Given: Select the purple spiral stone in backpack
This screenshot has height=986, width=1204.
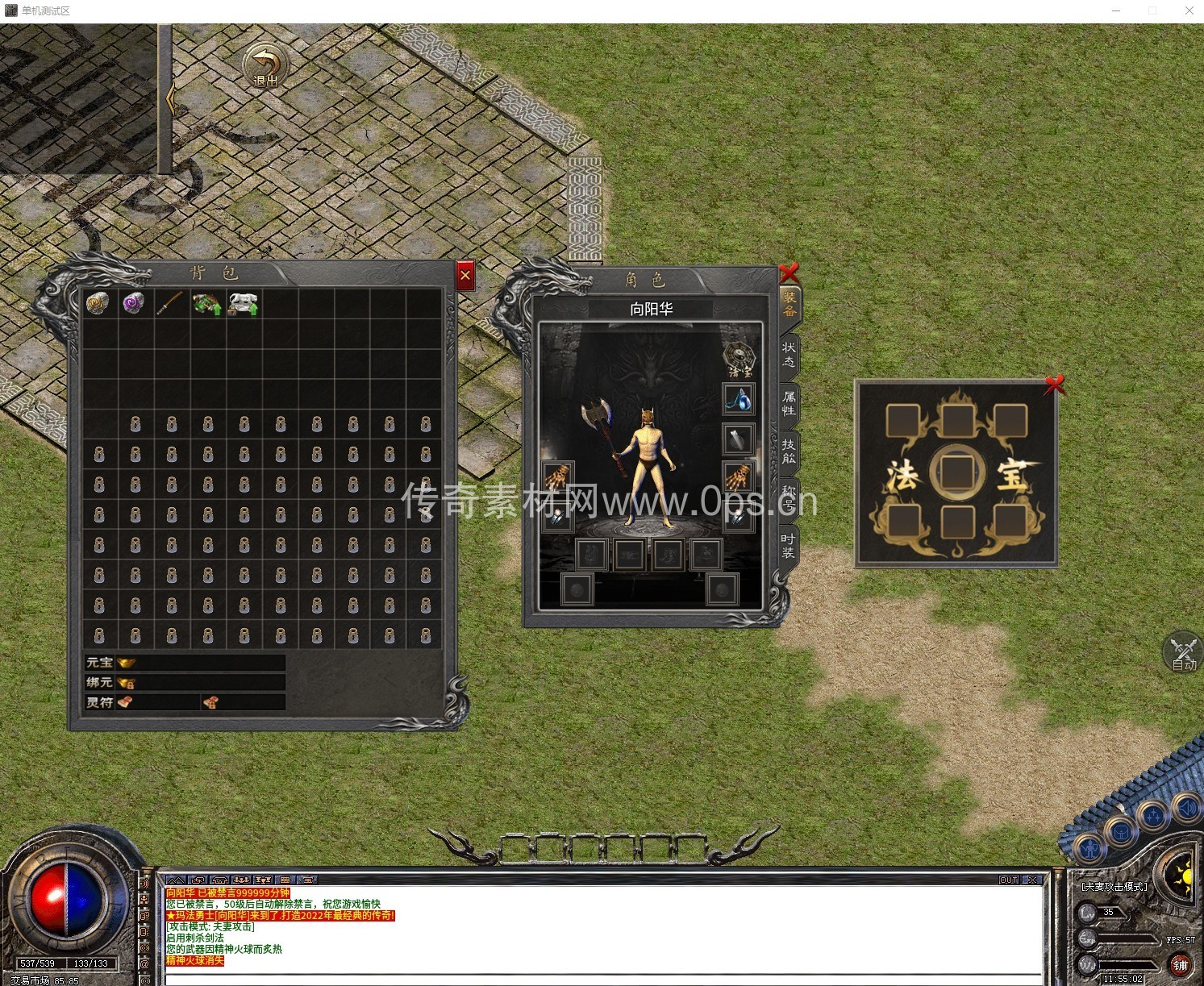Looking at the screenshot, I should (x=134, y=303).
